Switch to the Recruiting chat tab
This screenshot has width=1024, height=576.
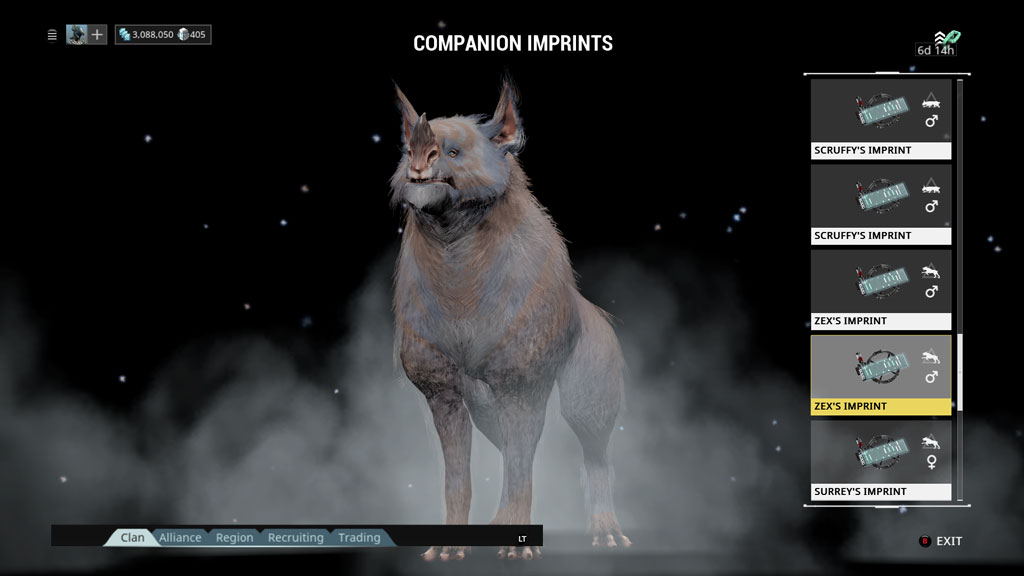coord(295,538)
